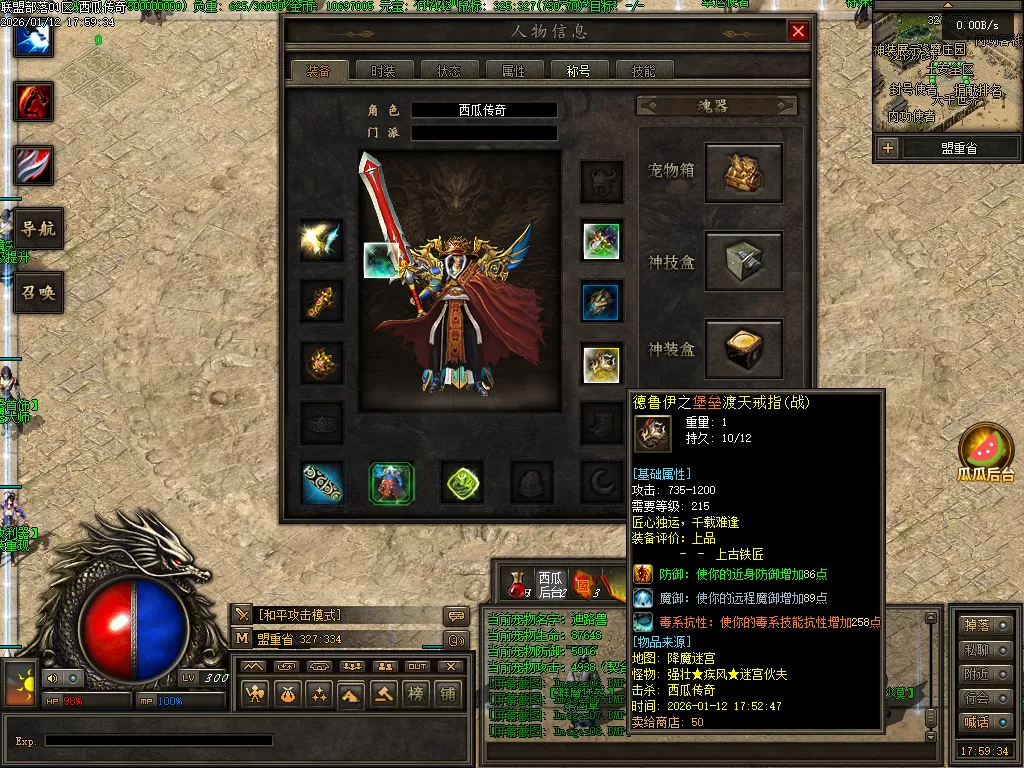Click the 魂器 button
Image resolution: width=1024 pixels, height=768 pixels.
point(716,105)
